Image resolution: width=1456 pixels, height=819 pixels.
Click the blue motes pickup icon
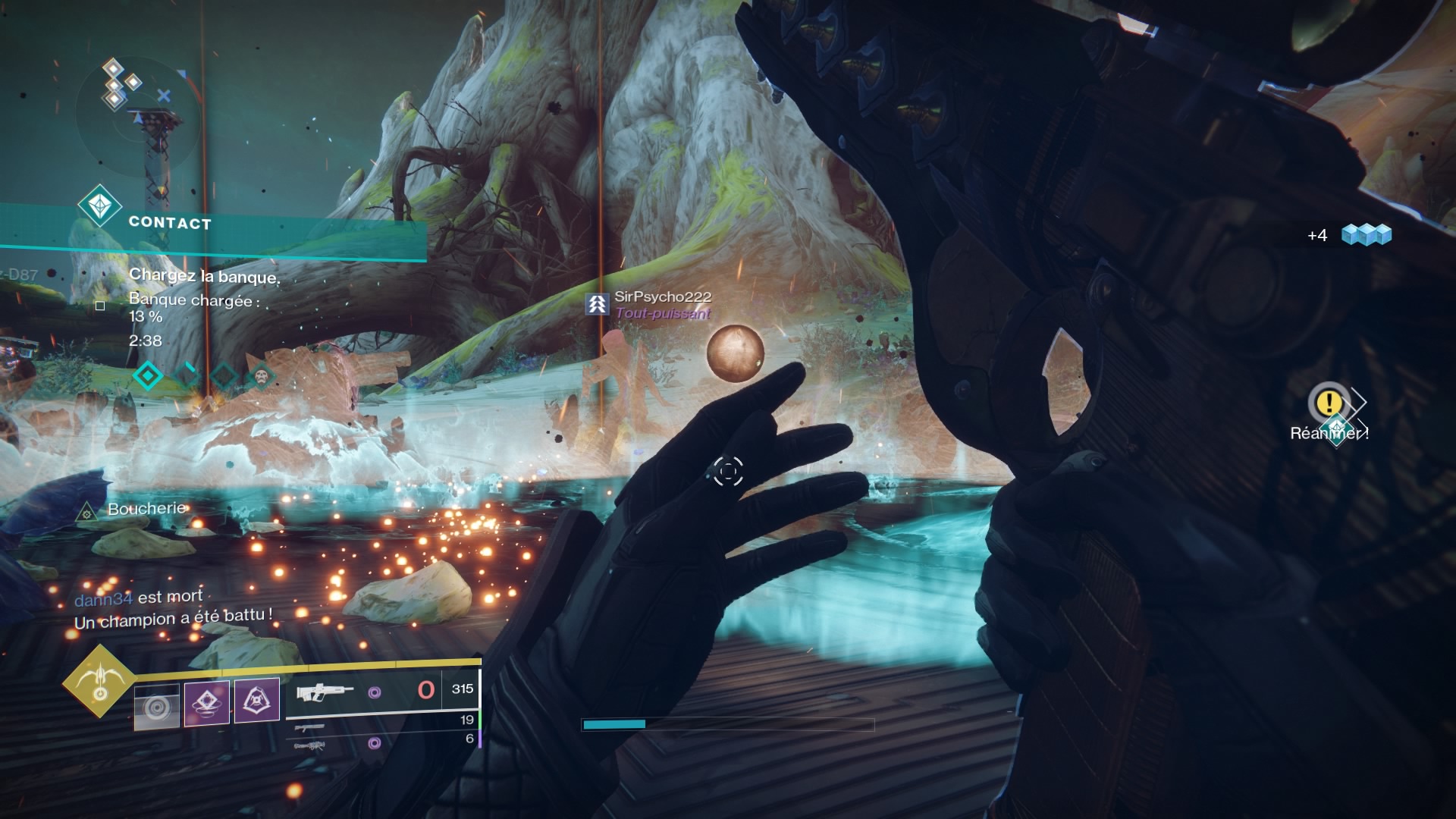click(1367, 235)
